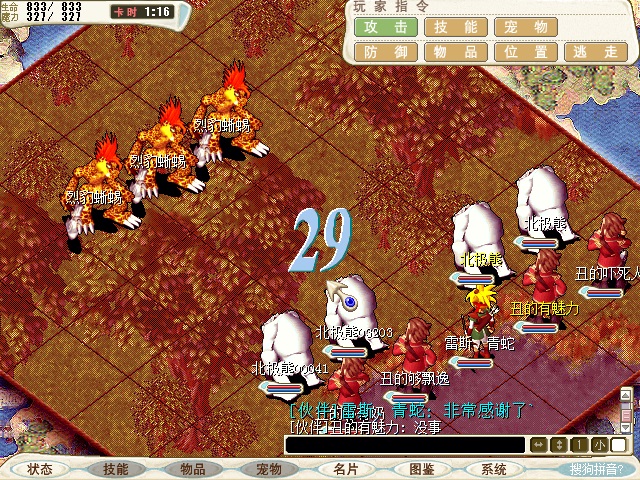The image size is (640, 480).
Task: Open the 图鉴 (Album) menu
Action: pyautogui.click(x=420, y=469)
